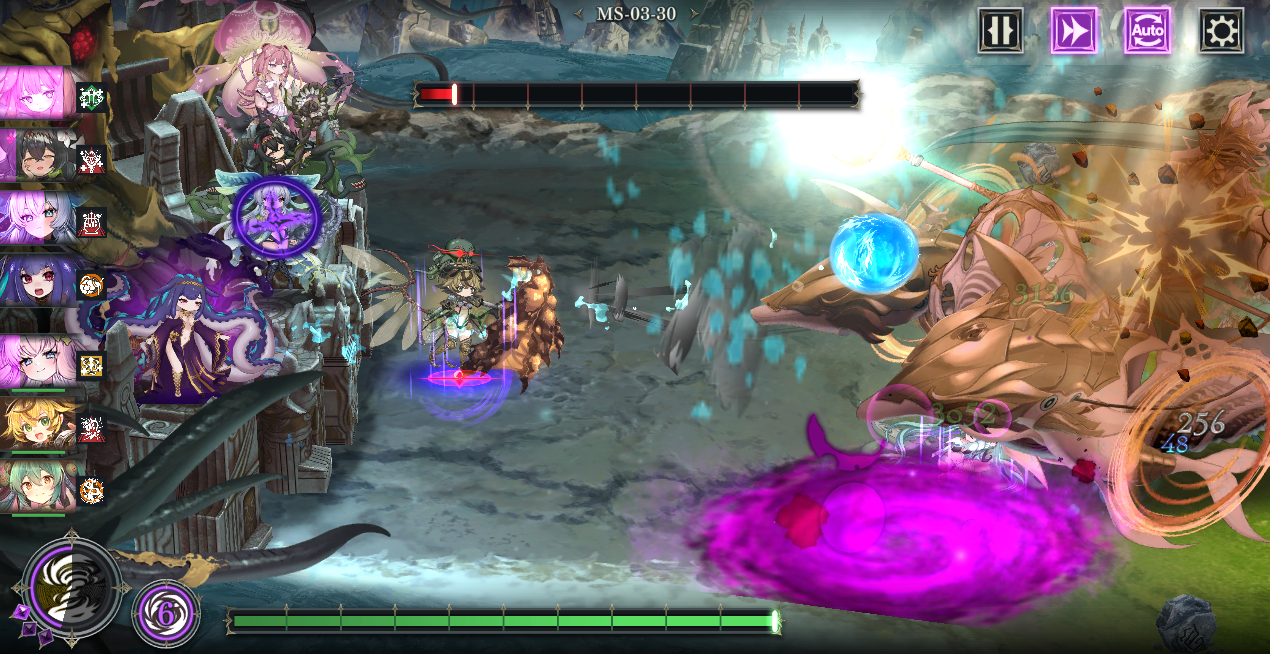The height and width of the screenshot is (654, 1270).
Task: Select the purple-haired red-eyed character portrait
Action: click(38, 280)
